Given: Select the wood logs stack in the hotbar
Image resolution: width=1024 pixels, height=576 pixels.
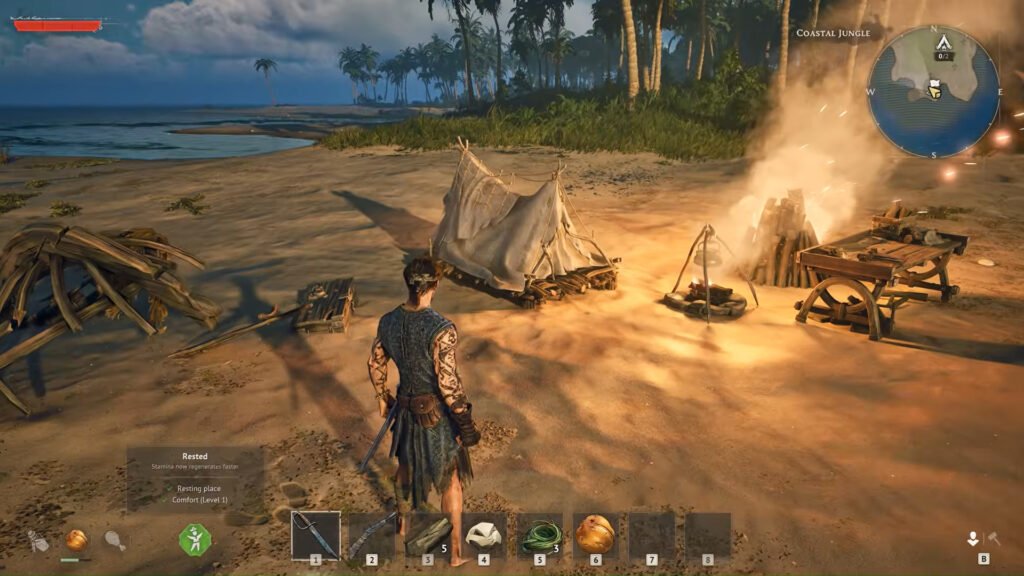Looking at the screenshot, I should 428,536.
